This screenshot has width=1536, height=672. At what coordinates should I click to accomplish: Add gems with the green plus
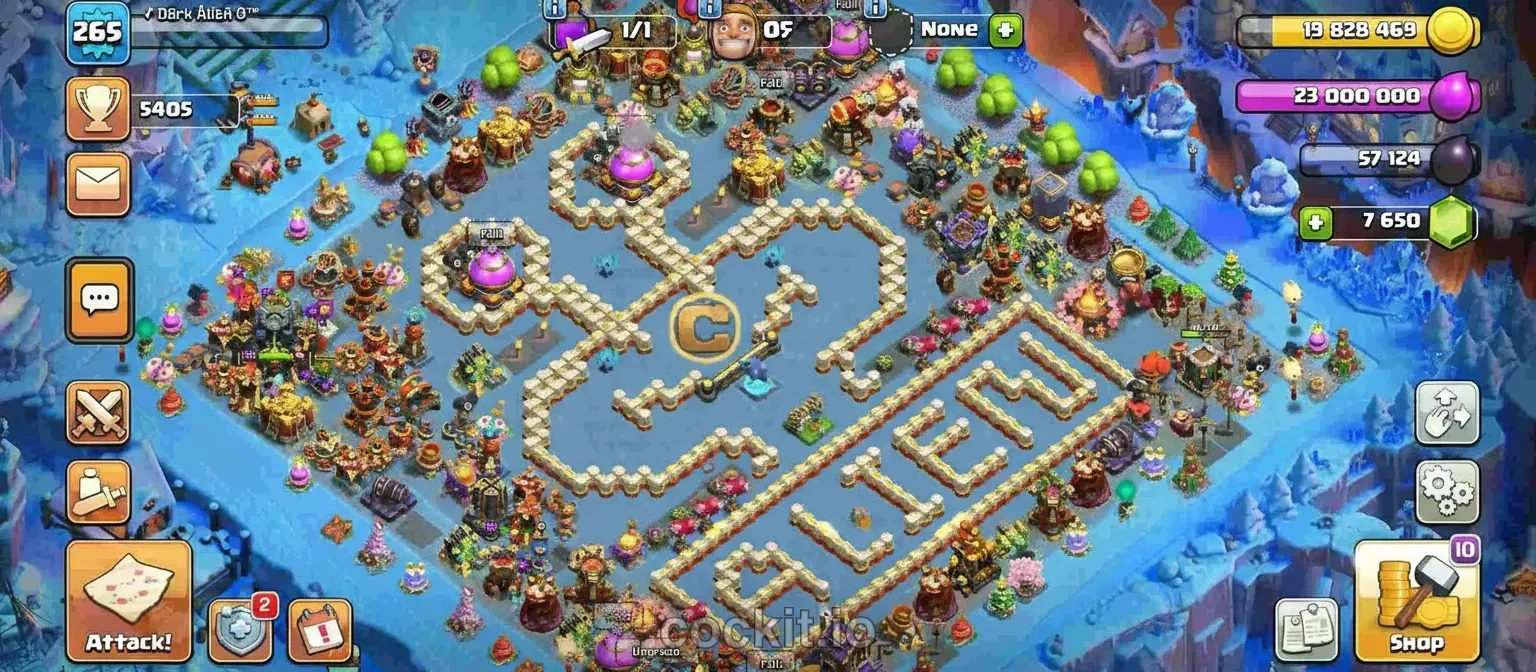(x=1316, y=223)
